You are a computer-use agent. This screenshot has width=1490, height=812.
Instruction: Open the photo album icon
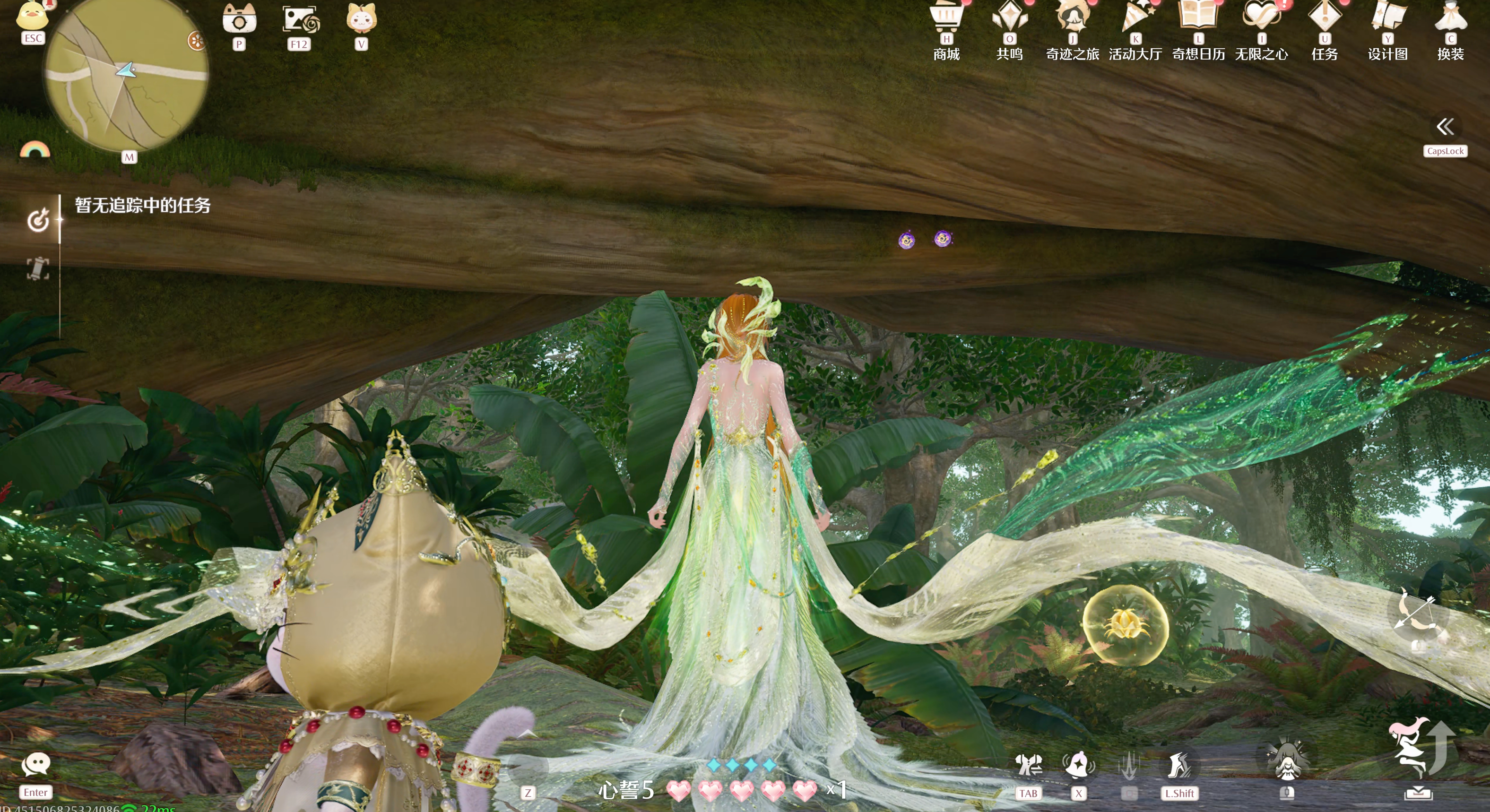[299, 20]
